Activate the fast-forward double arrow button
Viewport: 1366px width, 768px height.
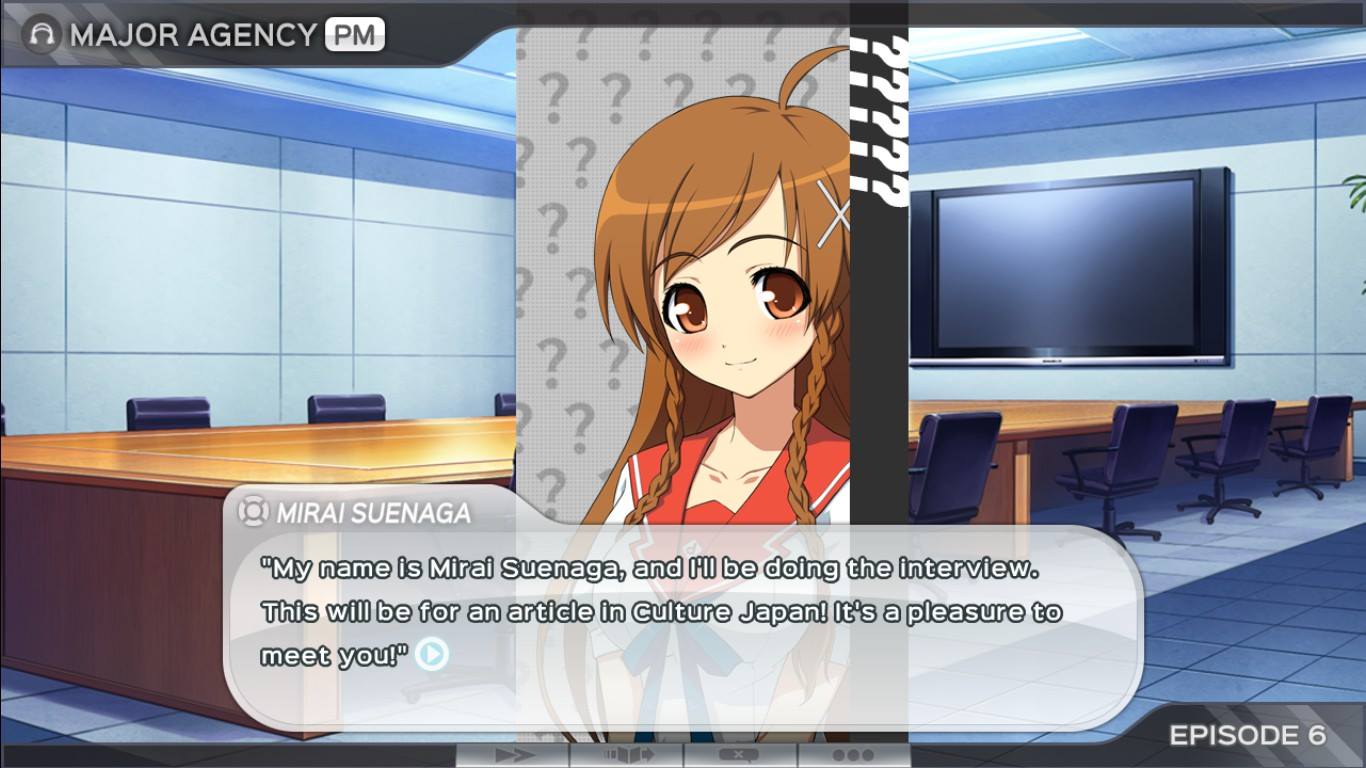(x=513, y=755)
